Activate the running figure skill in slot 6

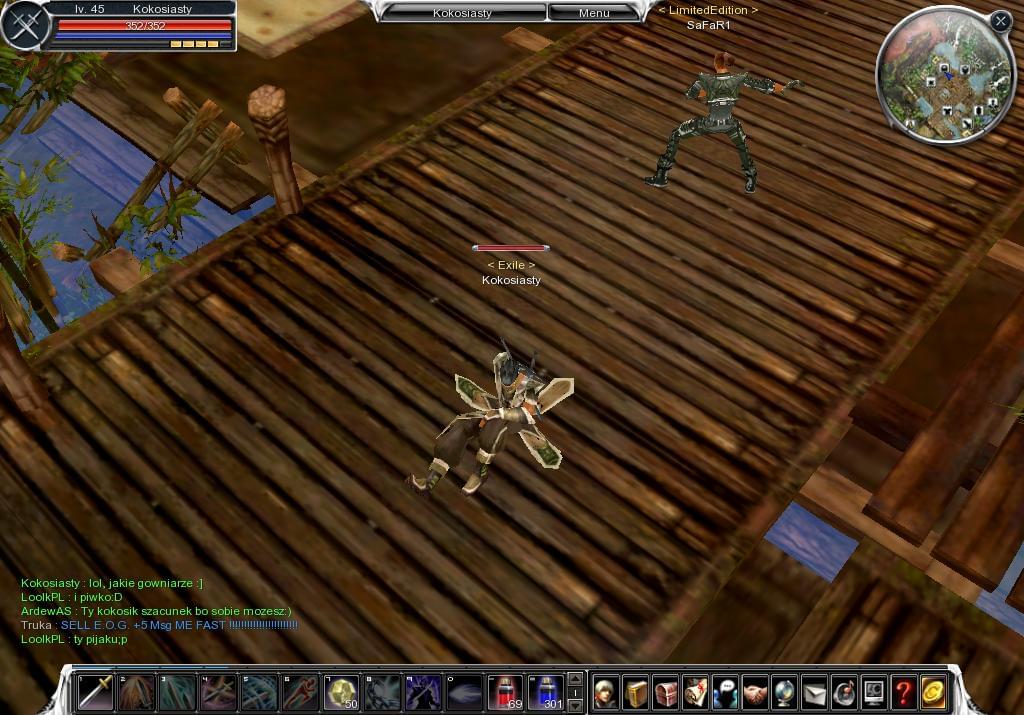coord(300,691)
